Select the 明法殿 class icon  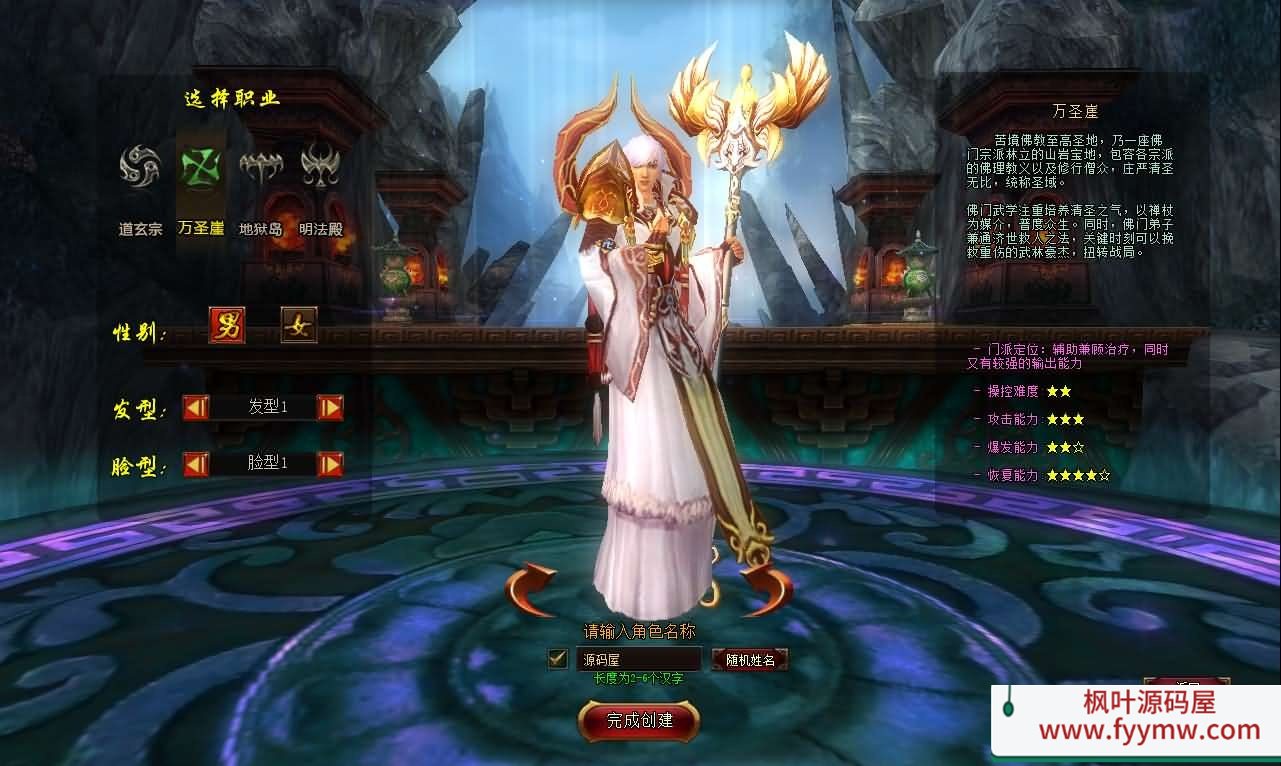(x=320, y=167)
